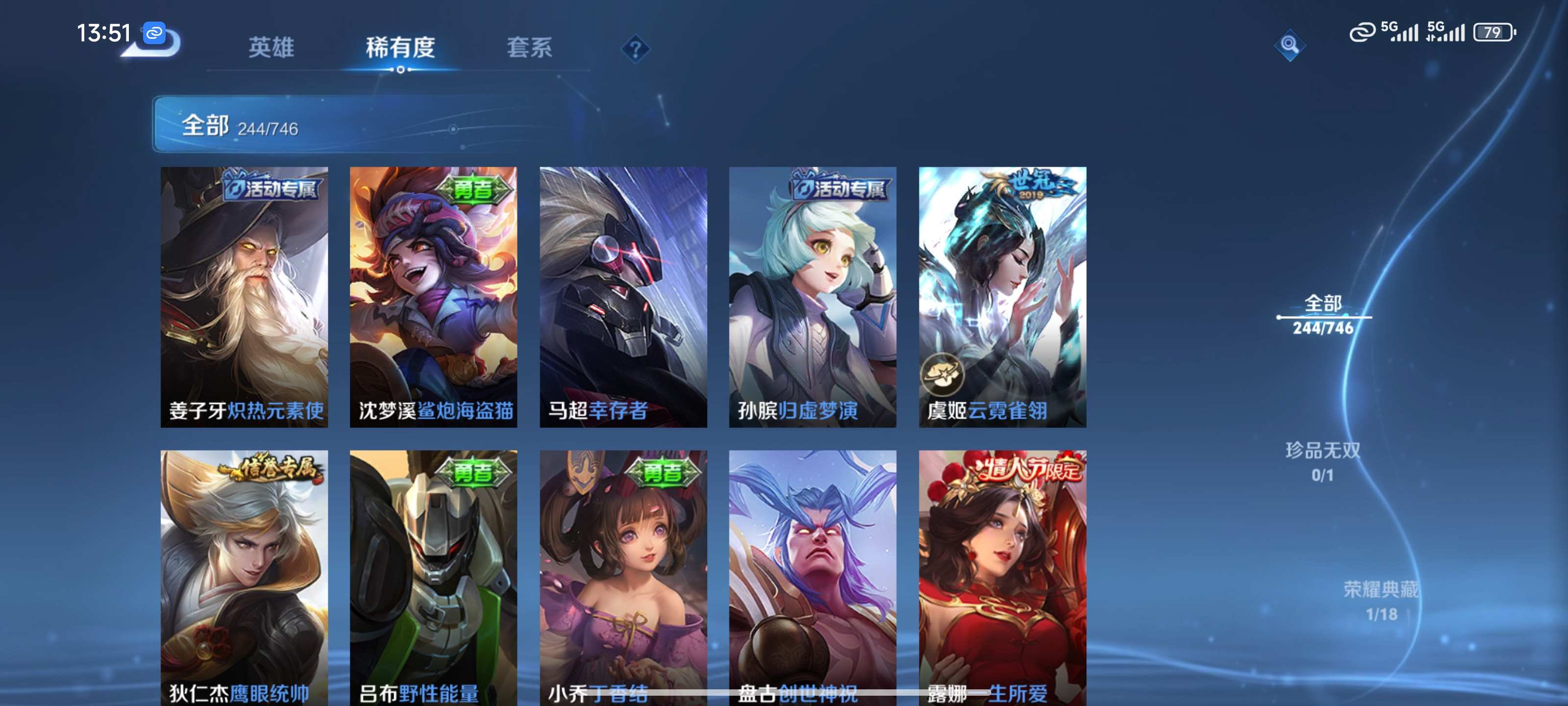Show the 荣耀典藏 rarity category

(x=1380, y=601)
